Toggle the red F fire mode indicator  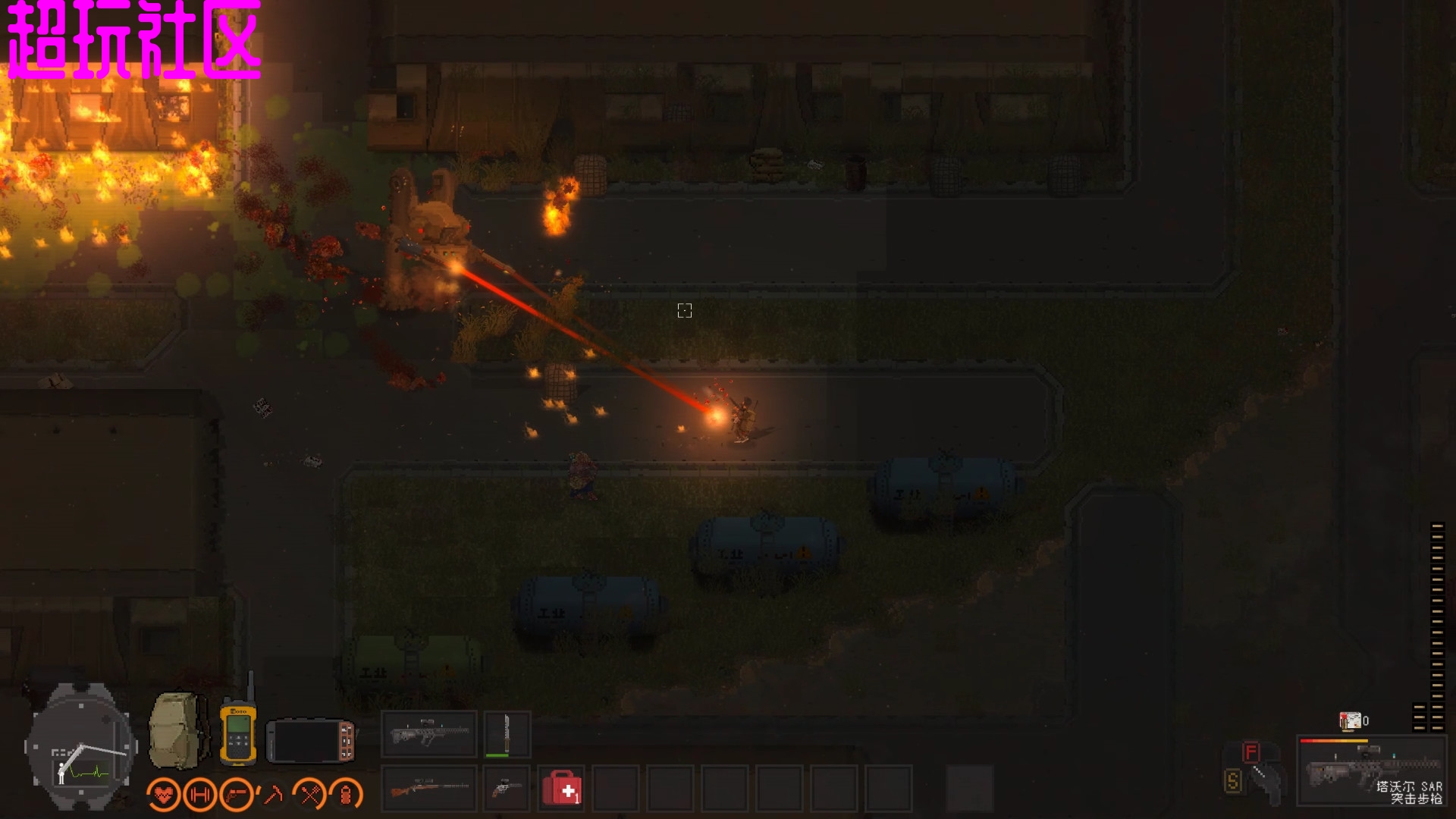pyautogui.click(x=1250, y=752)
